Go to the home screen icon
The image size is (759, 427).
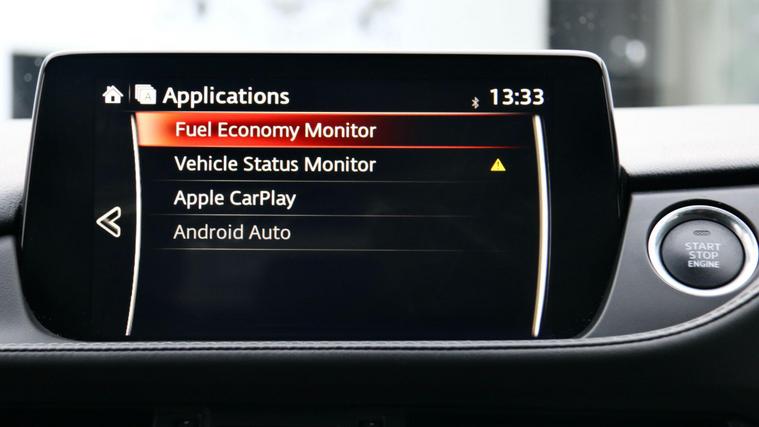pos(113,95)
